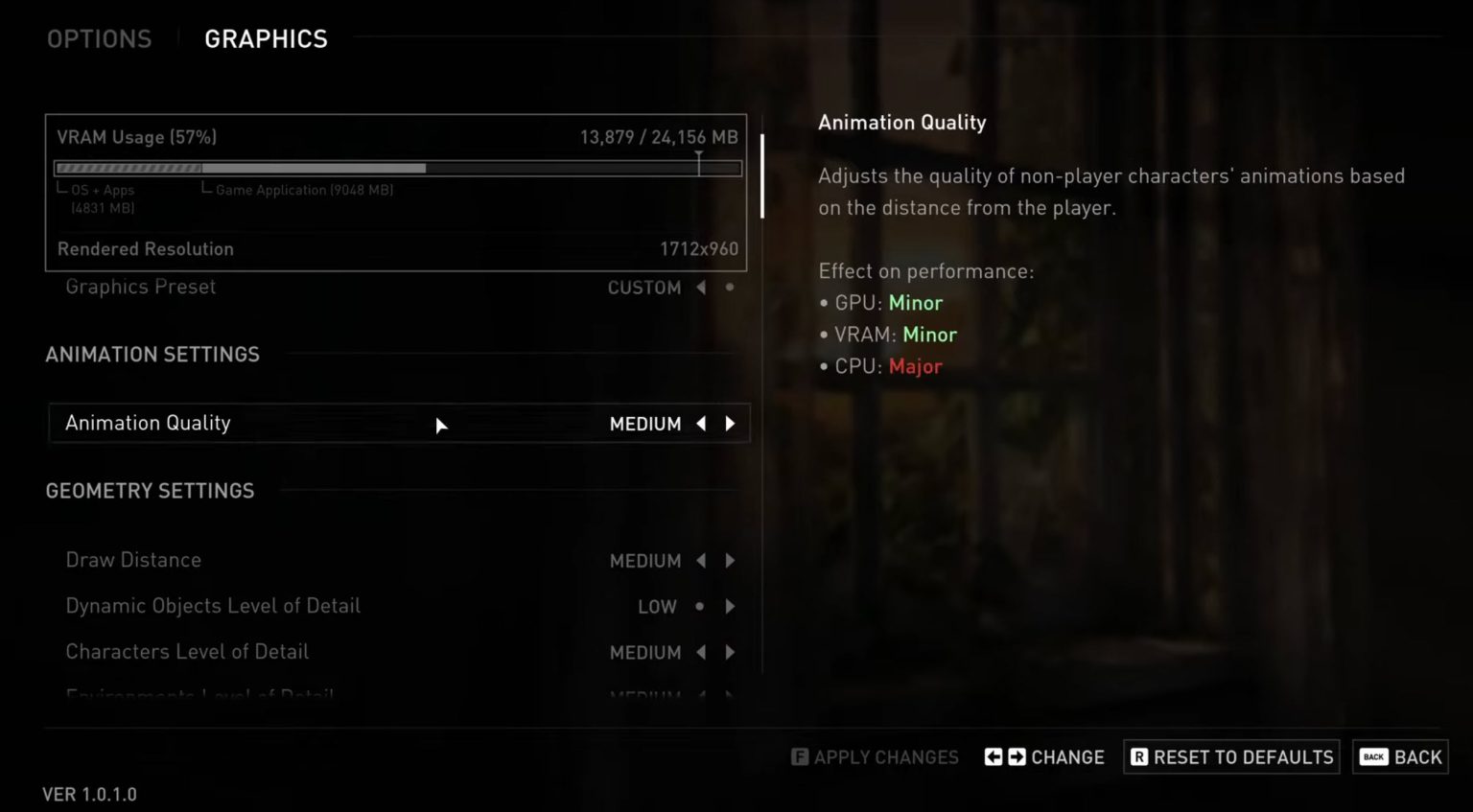Click the R key icon for Reset to Defaults
1473x812 pixels.
(1138, 756)
